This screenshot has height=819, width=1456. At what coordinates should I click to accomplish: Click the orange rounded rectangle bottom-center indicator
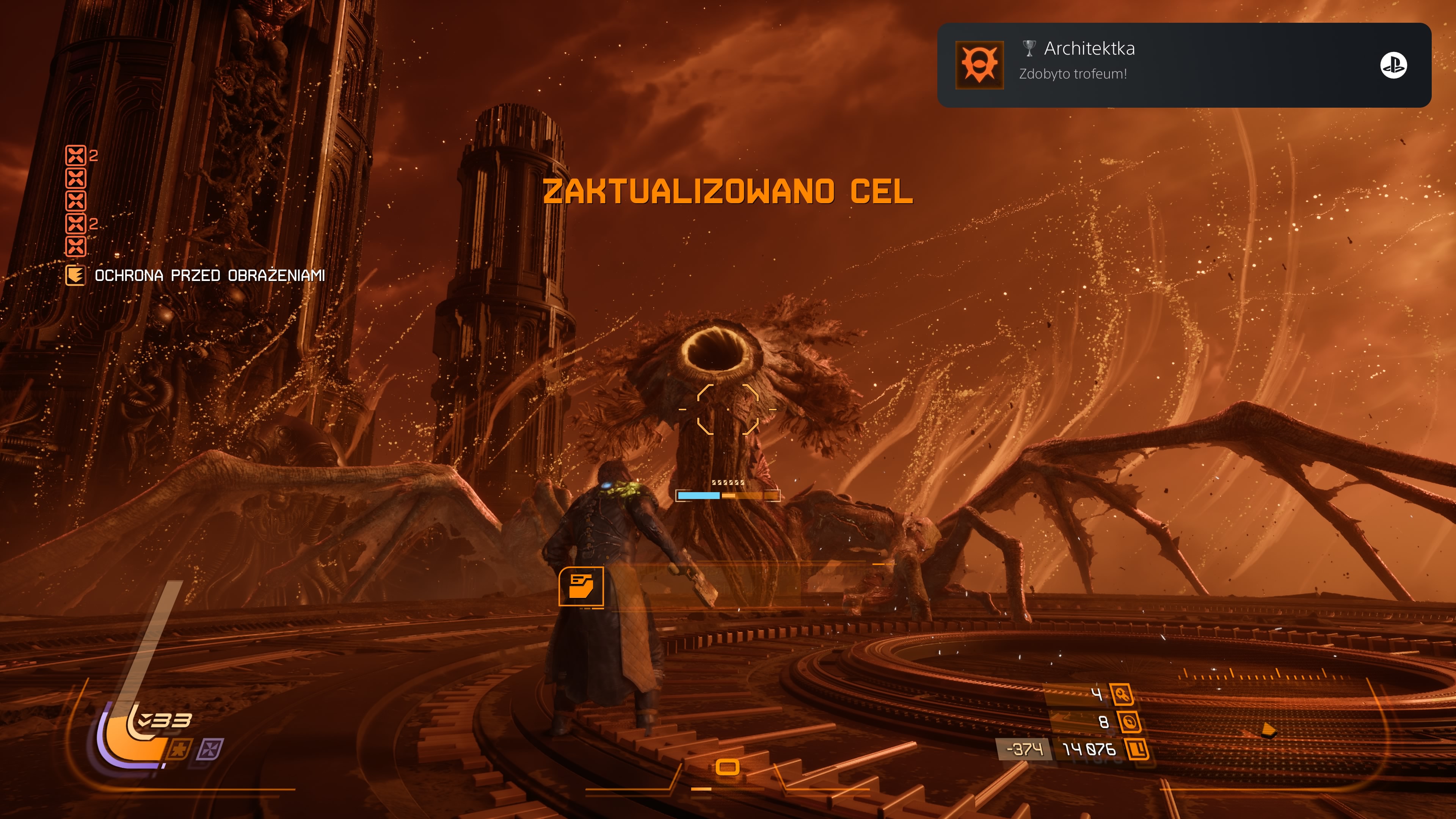728,767
